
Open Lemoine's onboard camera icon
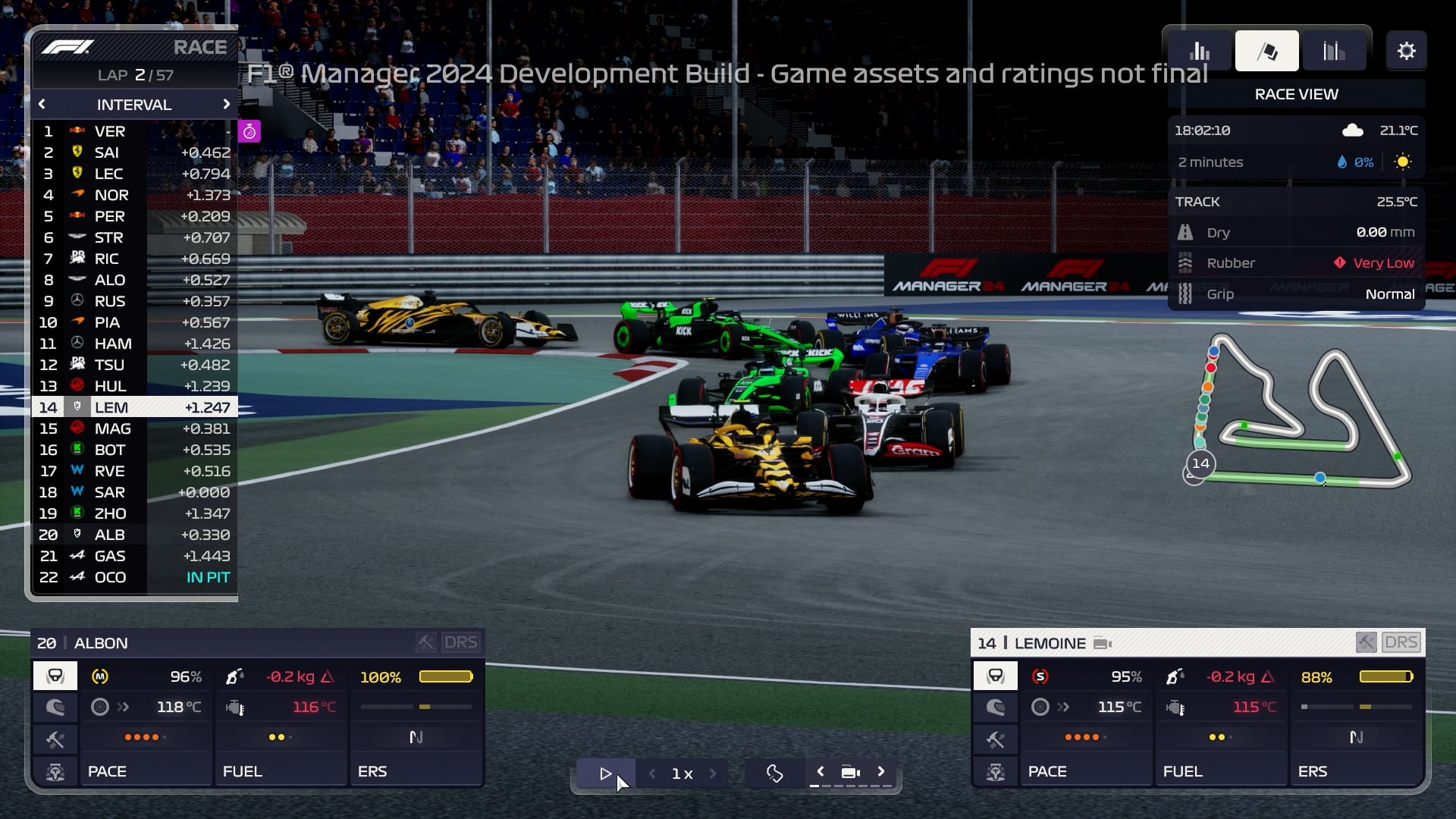tap(1103, 644)
